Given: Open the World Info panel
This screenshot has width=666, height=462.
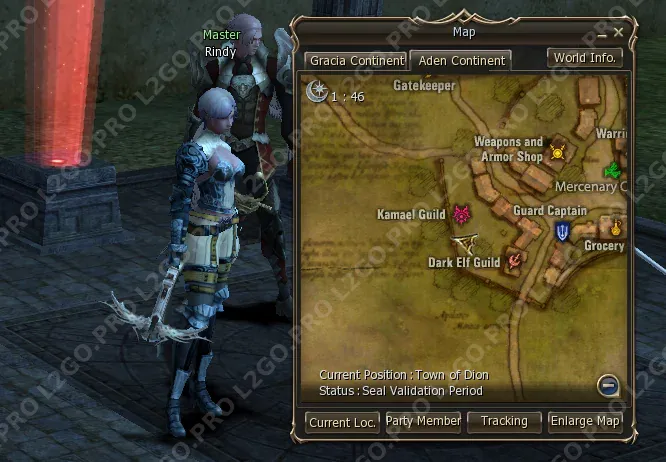Looking at the screenshot, I should 585,58.
